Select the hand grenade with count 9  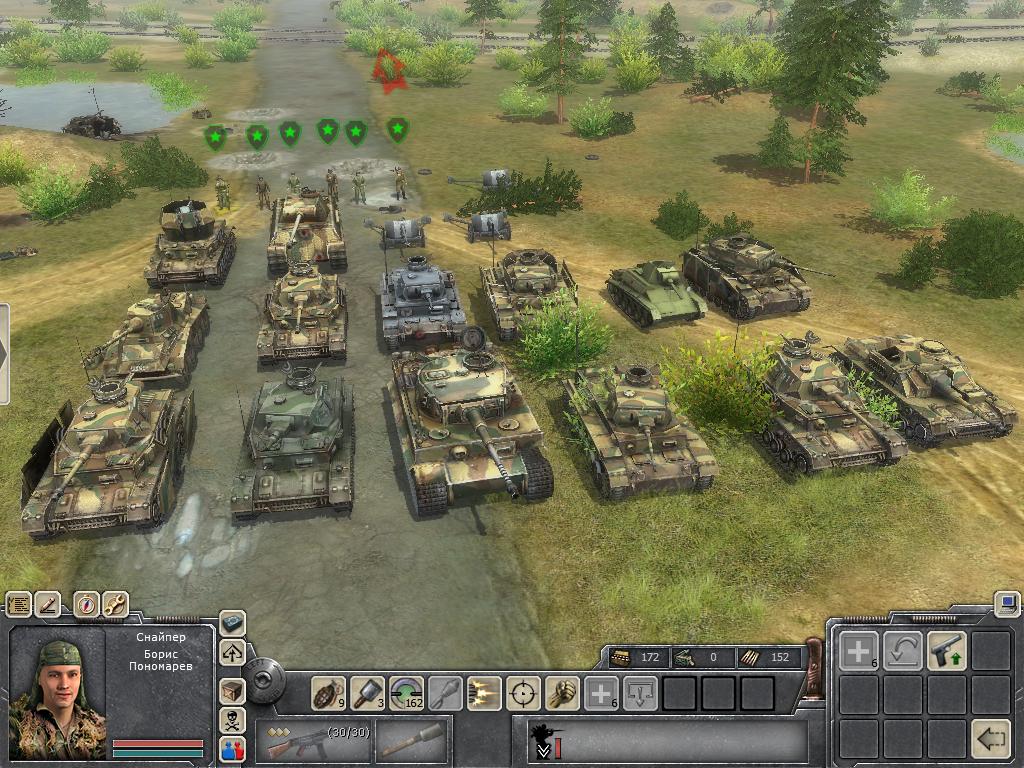pyautogui.click(x=328, y=692)
